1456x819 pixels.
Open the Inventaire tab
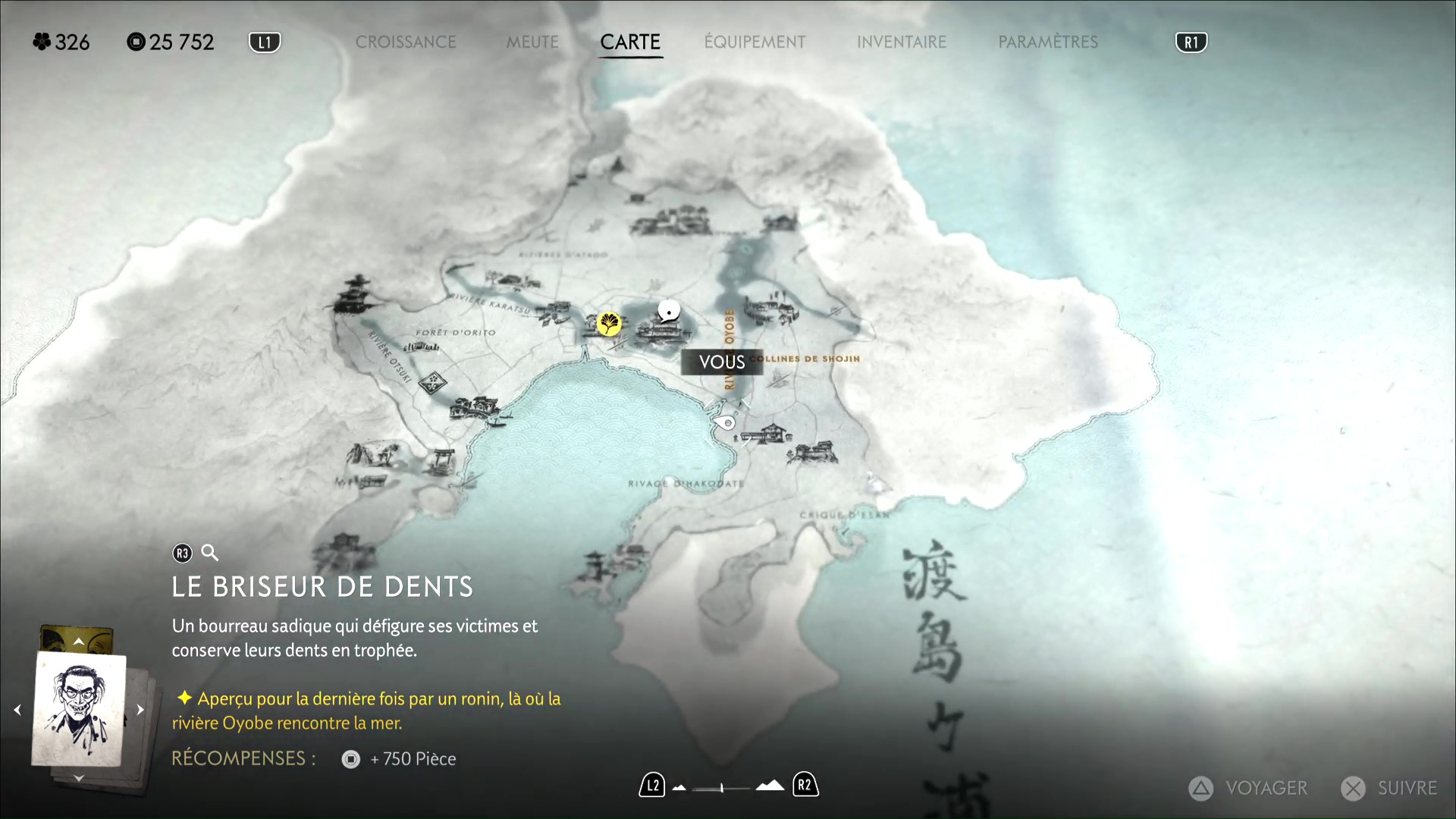pyautogui.click(x=902, y=42)
